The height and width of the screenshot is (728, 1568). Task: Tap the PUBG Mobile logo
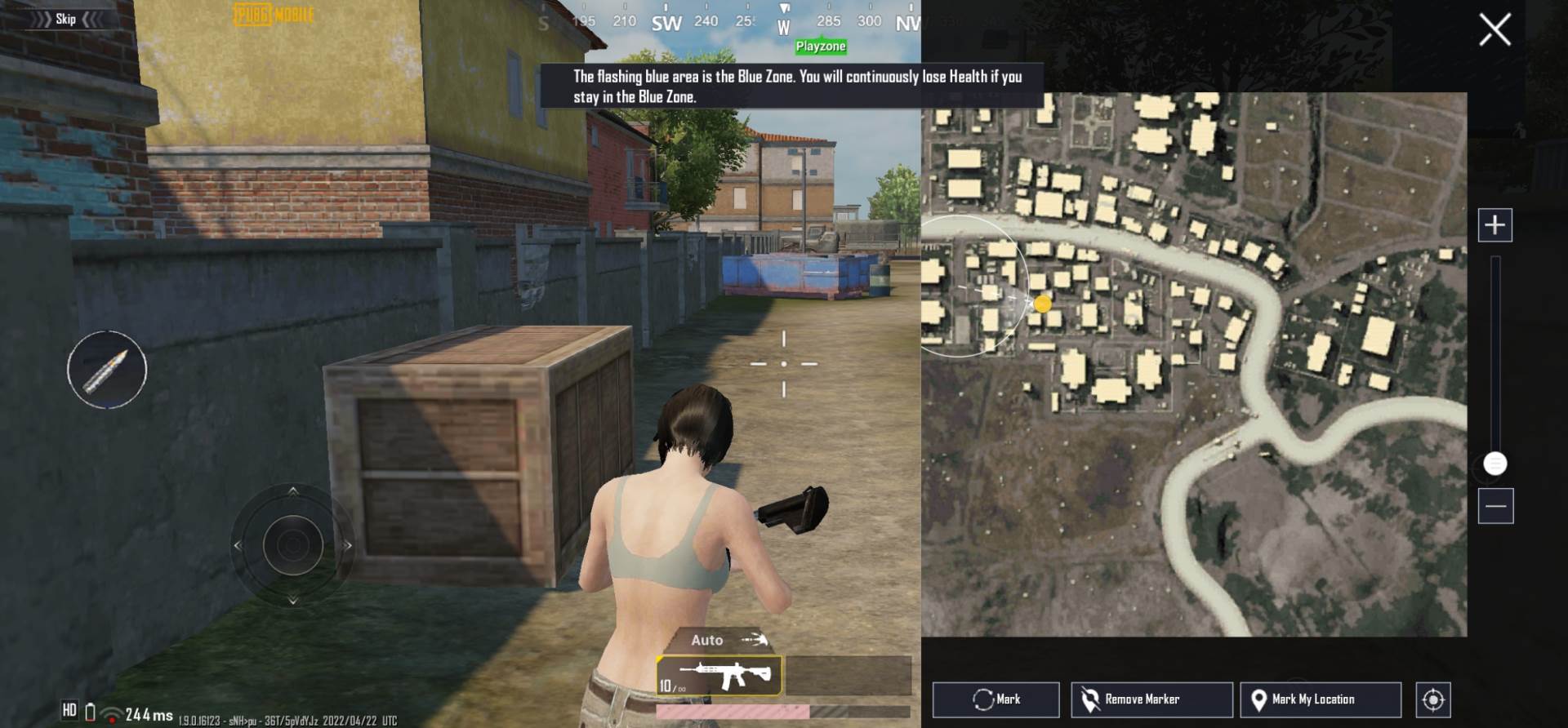(x=273, y=14)
